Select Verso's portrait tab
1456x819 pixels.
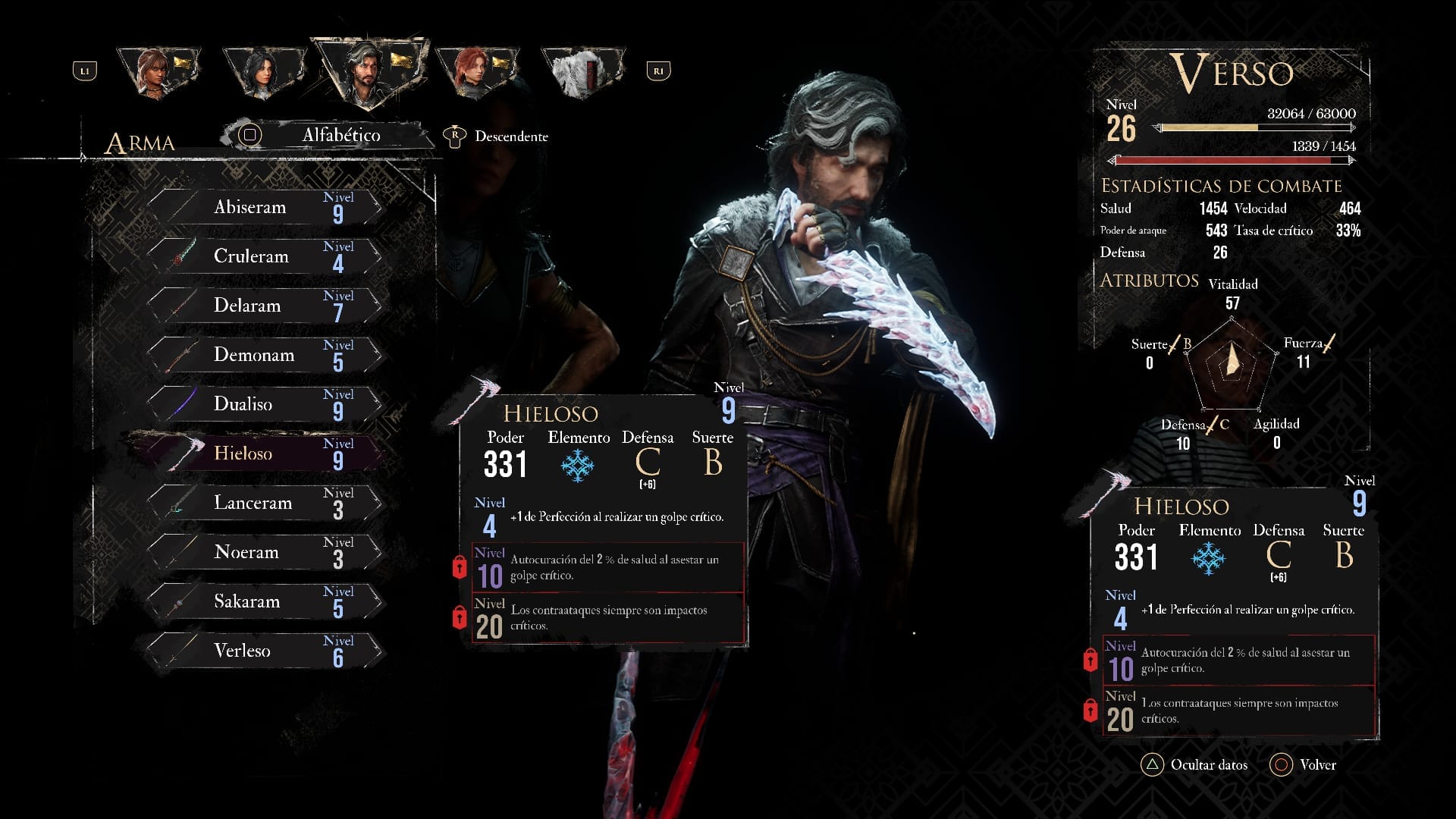pyautogui.click(x=369, y=72)
